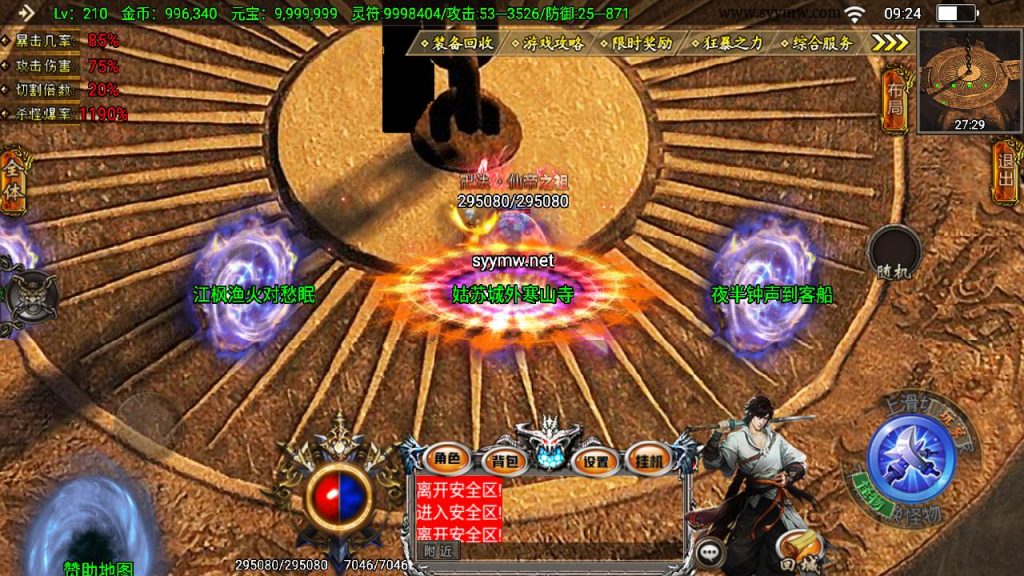Open the 角色 character panel
The height and width of the screenshot is (576, 1024).
[x=447, y=459]
